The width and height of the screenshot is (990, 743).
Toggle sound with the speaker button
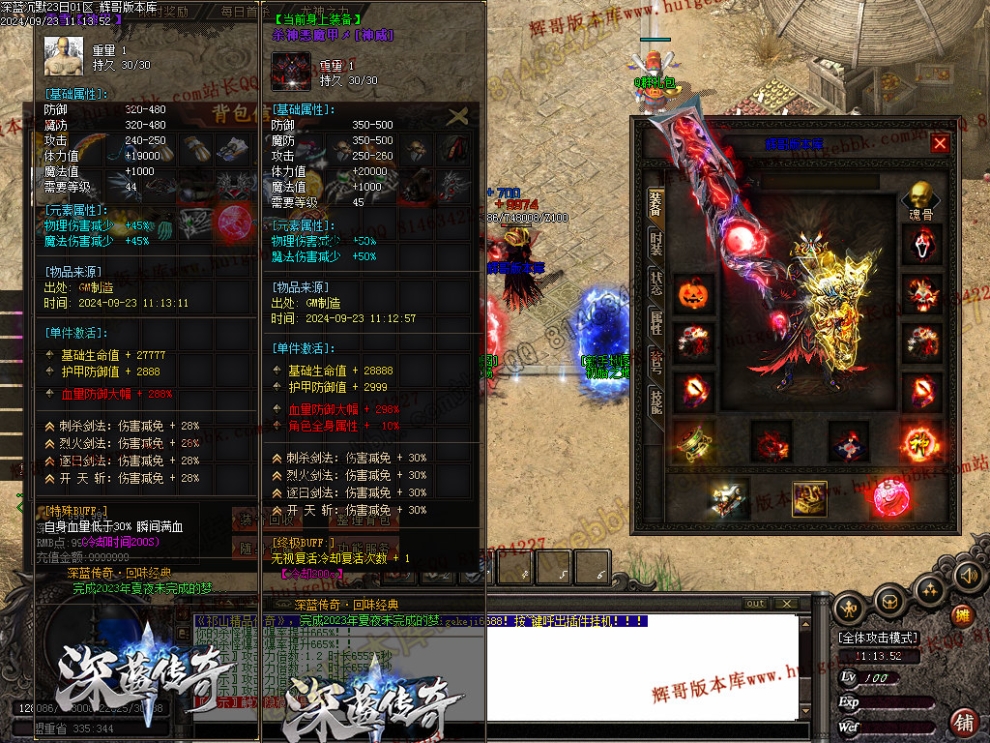coord(967,576)
